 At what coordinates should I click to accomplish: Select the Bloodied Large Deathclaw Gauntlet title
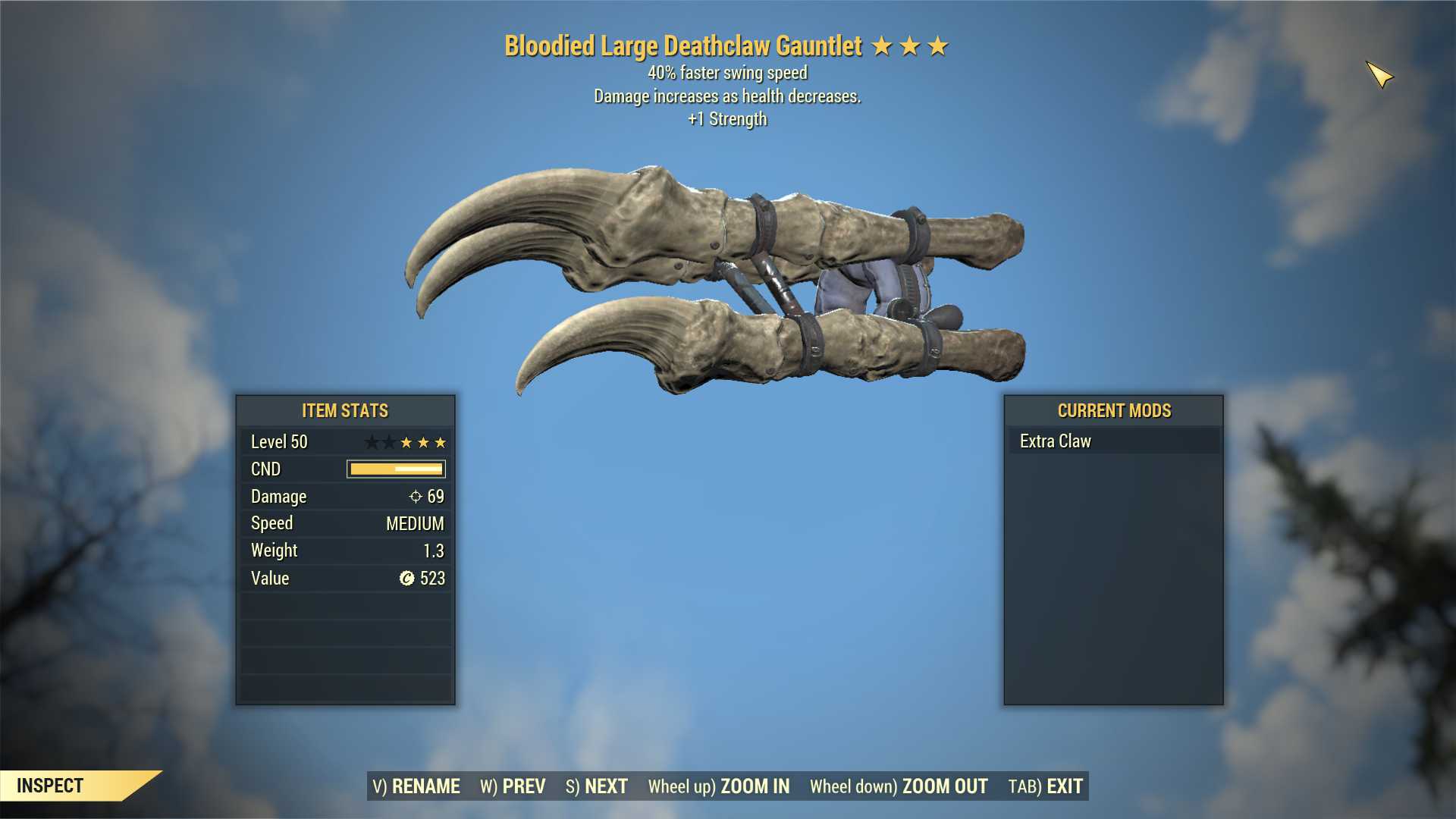tap(681, 45)
